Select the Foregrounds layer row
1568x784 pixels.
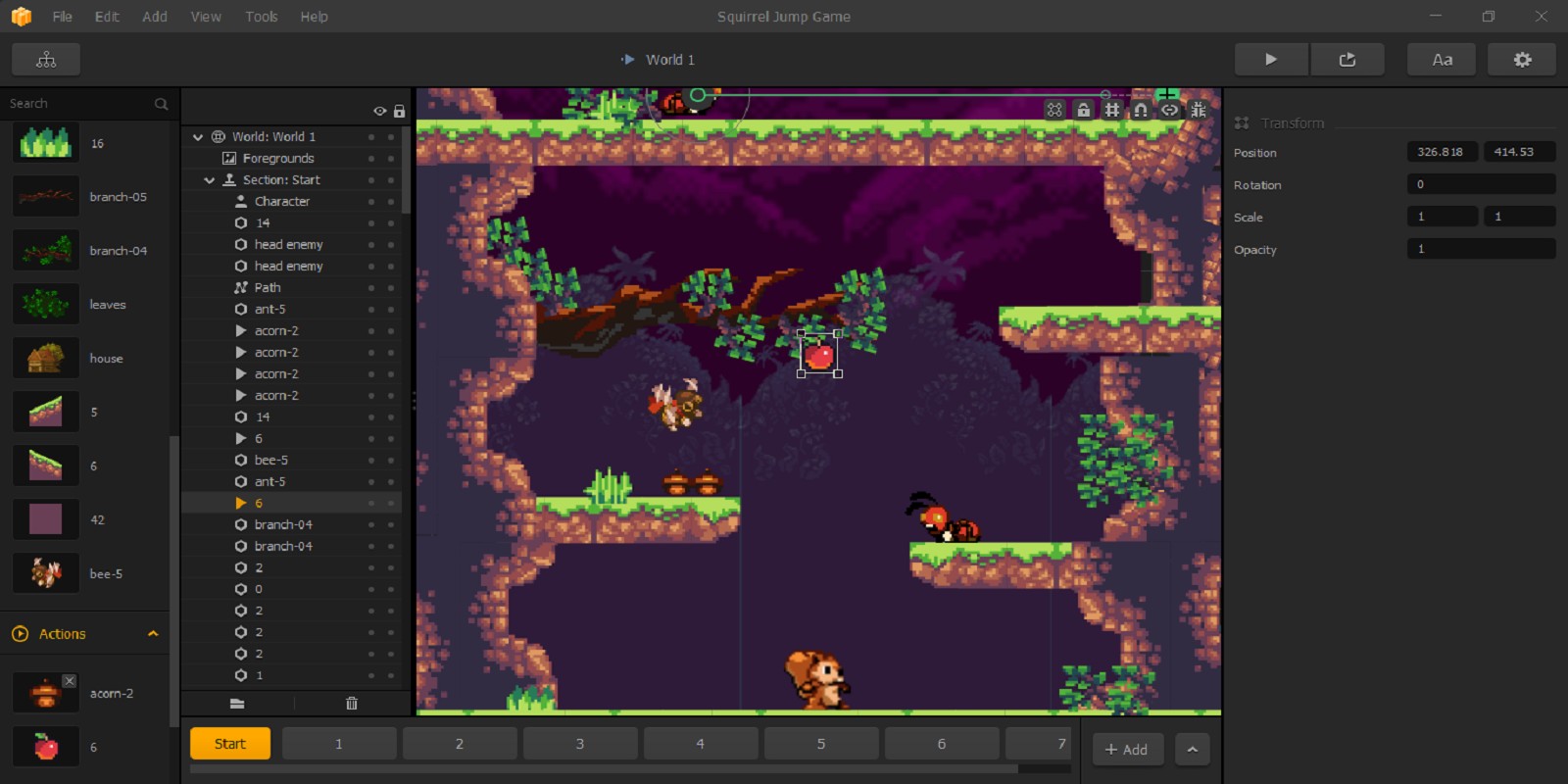point(278,158)
